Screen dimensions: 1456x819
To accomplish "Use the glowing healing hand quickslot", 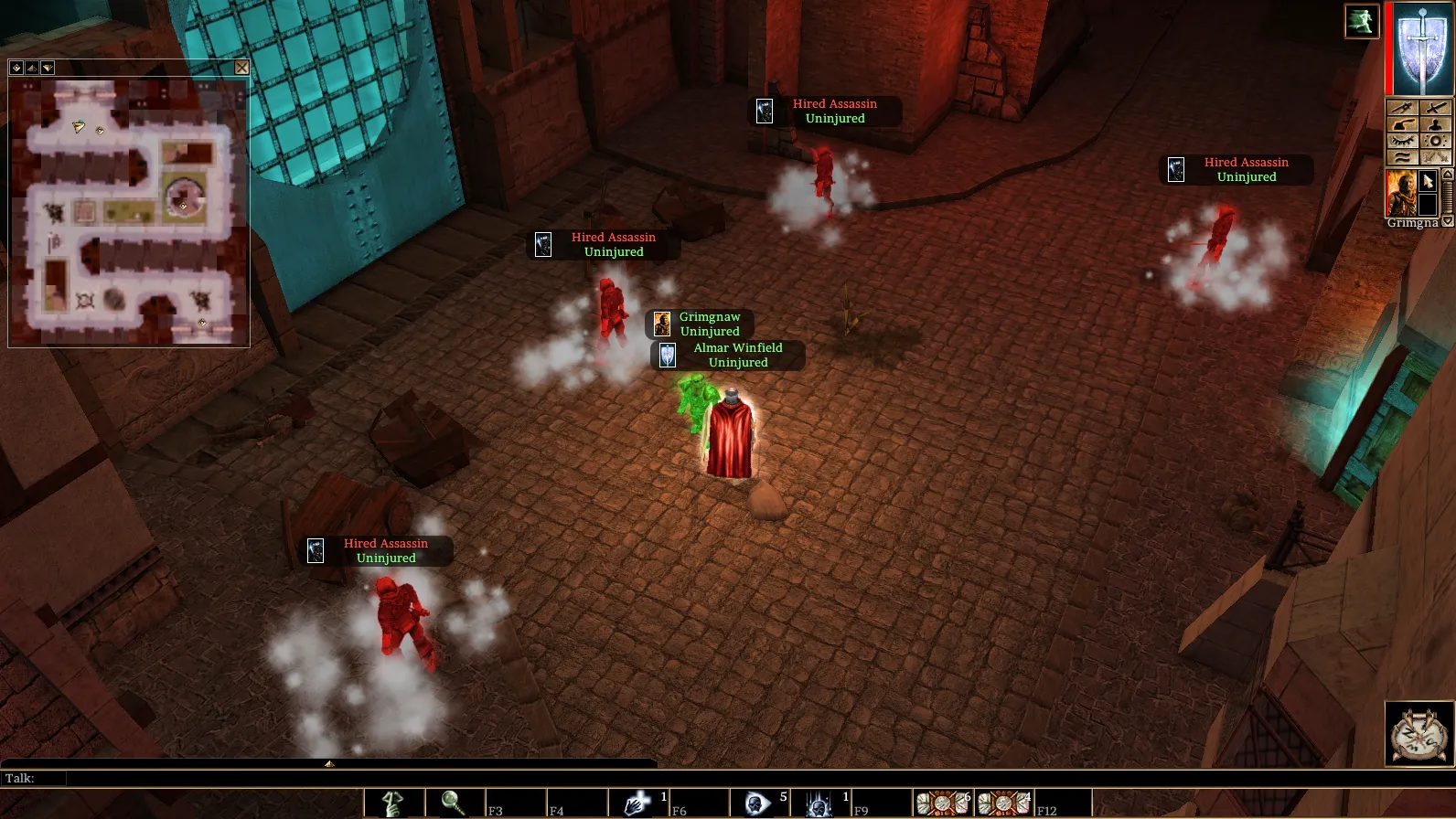I will coord(637,803).
